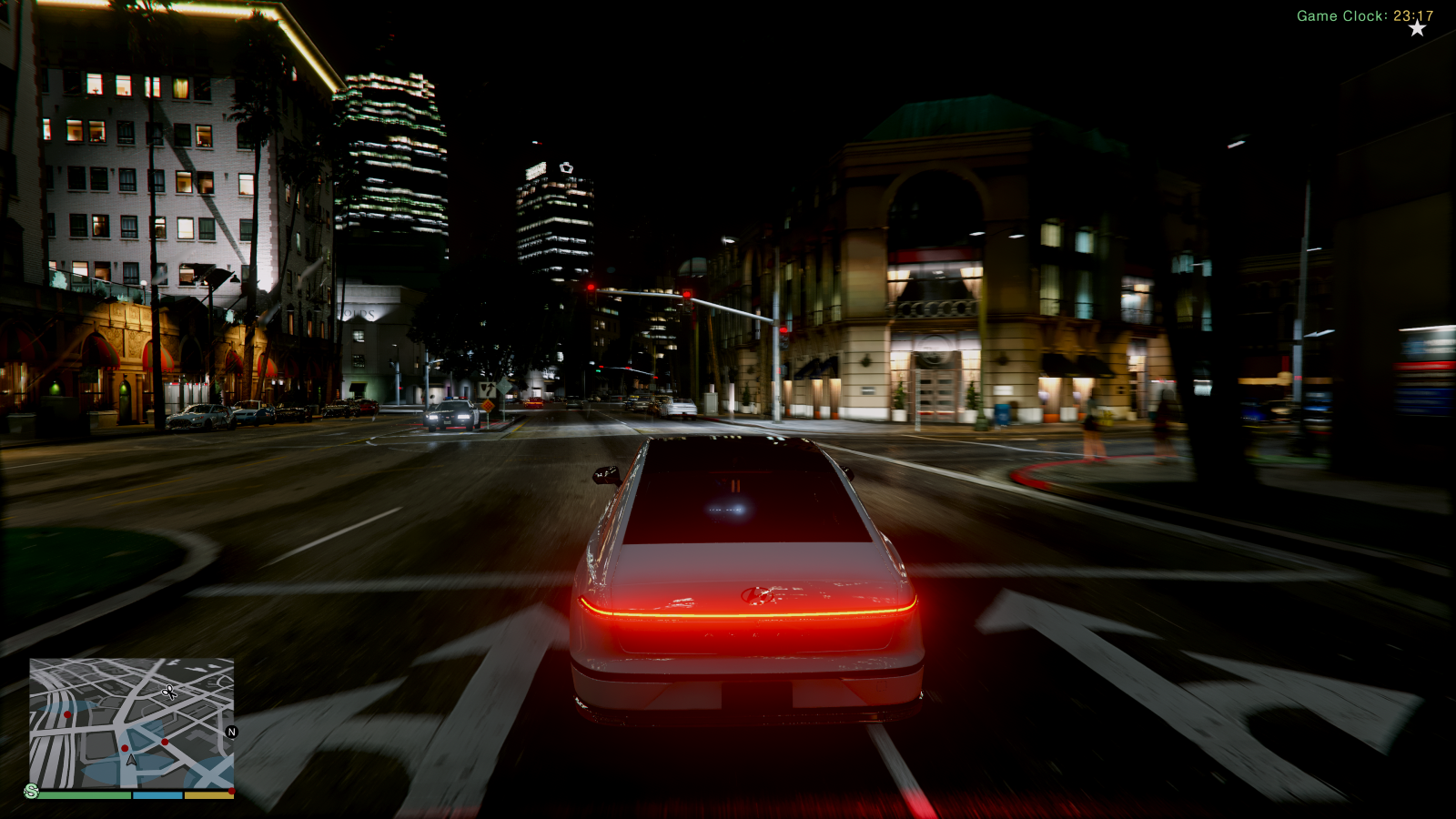Toggle the red traffic light above the intersection
Viewport: 1456px width, 819px height.
point(687,294)
